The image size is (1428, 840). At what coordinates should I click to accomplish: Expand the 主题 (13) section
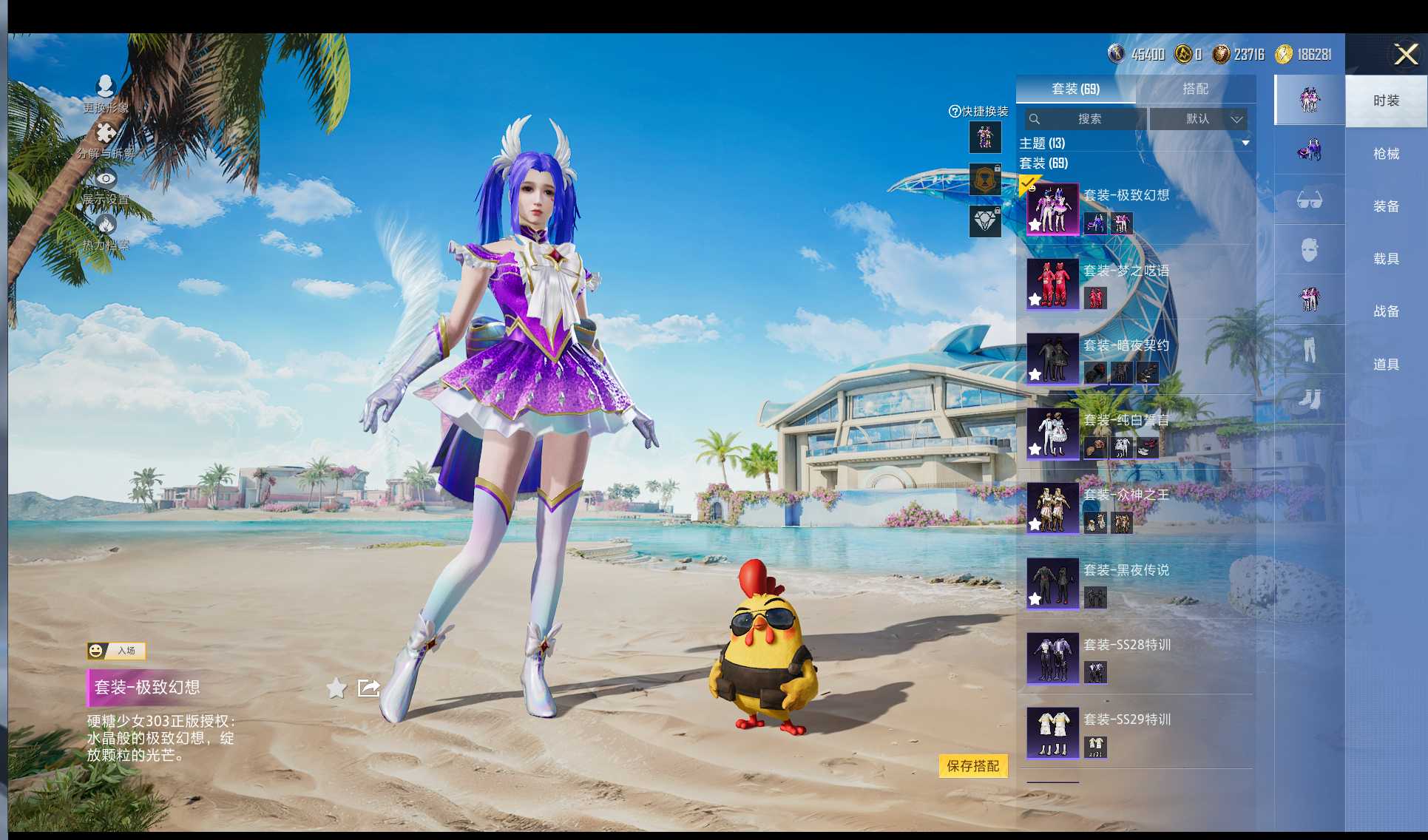[x=1245, y=143]
